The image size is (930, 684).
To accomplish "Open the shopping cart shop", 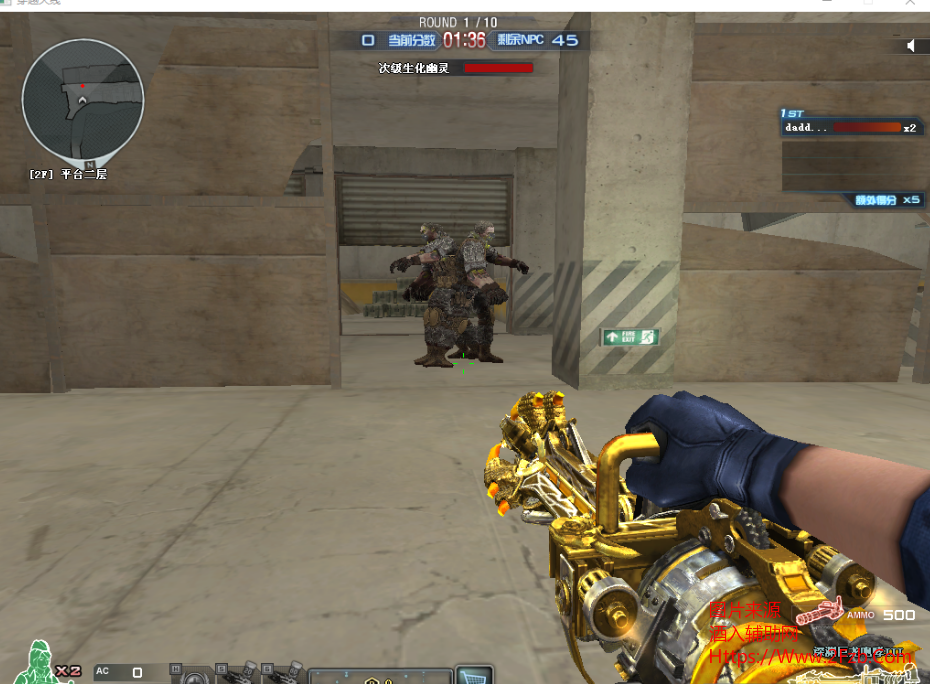I will [474, 676].
